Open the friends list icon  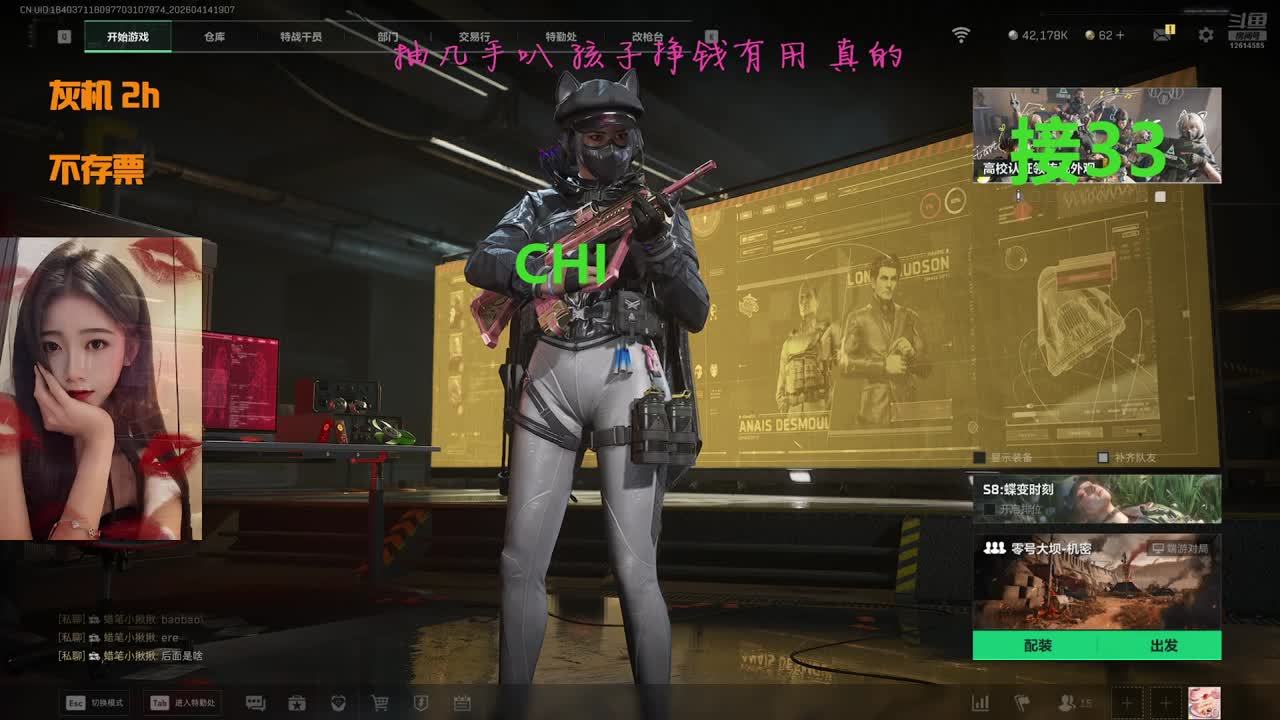[x=1068, y=703]
